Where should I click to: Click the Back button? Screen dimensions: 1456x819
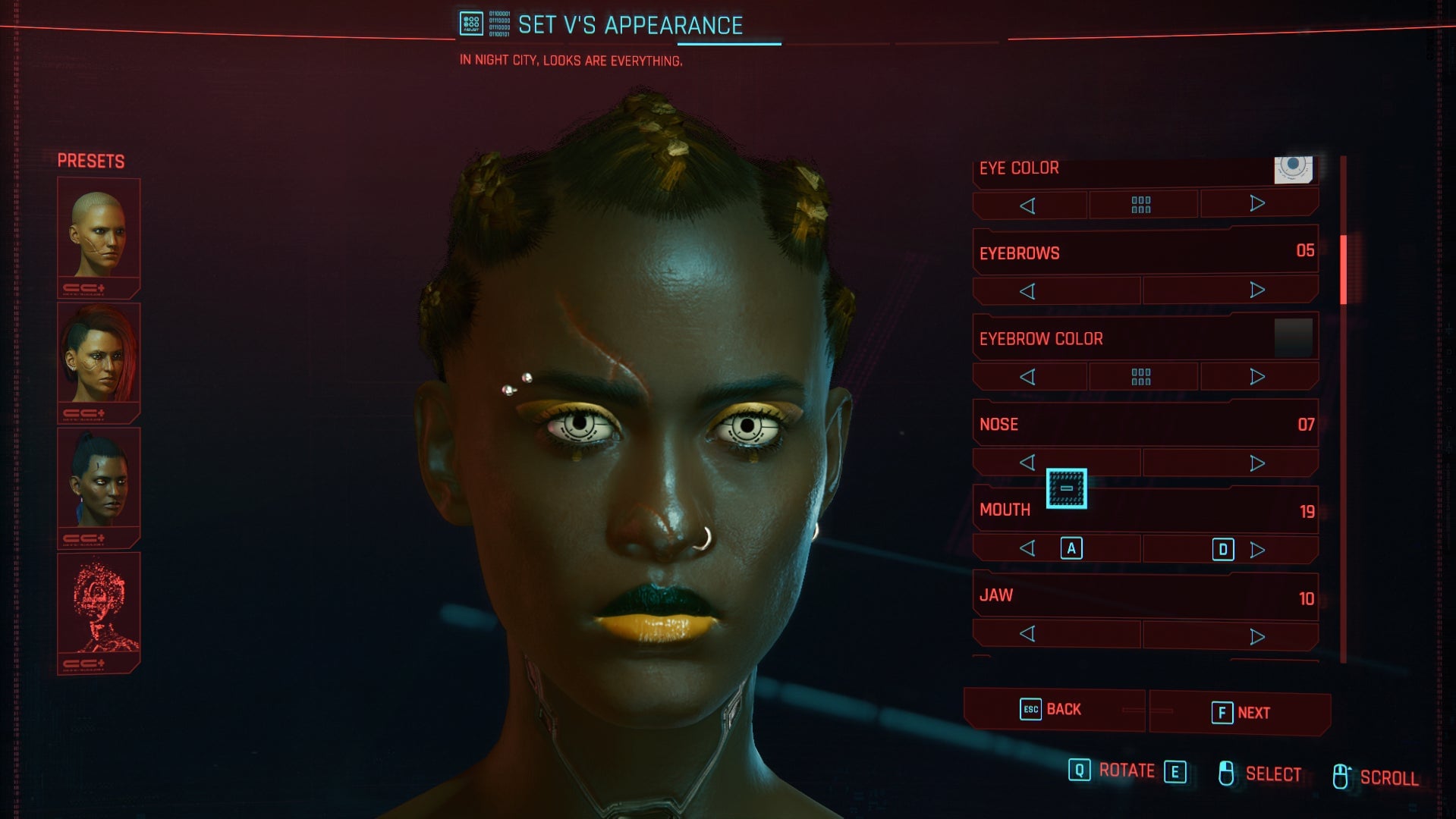pos(1055,709)
